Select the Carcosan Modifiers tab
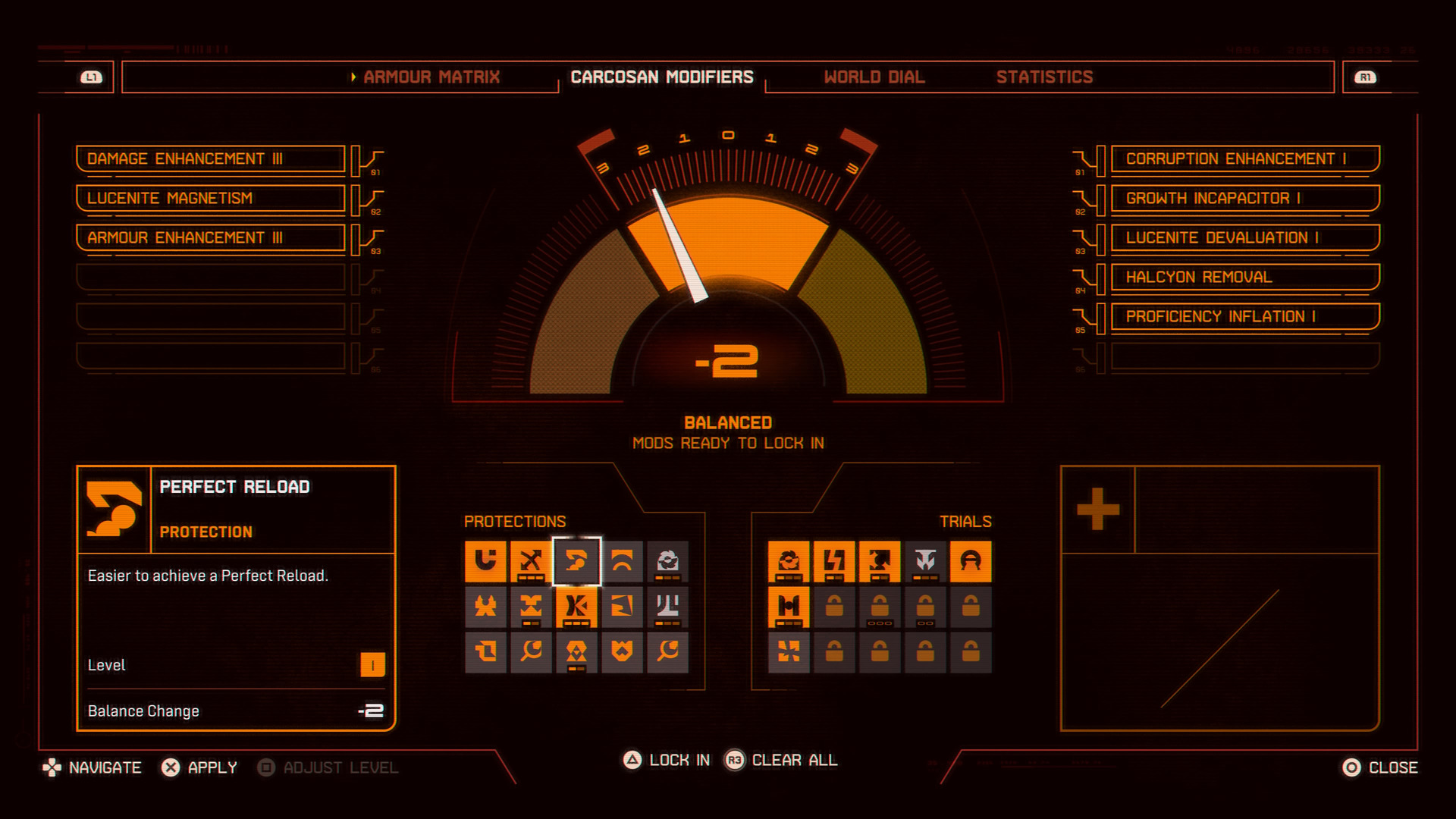Viewport: 1456px width, 819px height. pos(661,77)
